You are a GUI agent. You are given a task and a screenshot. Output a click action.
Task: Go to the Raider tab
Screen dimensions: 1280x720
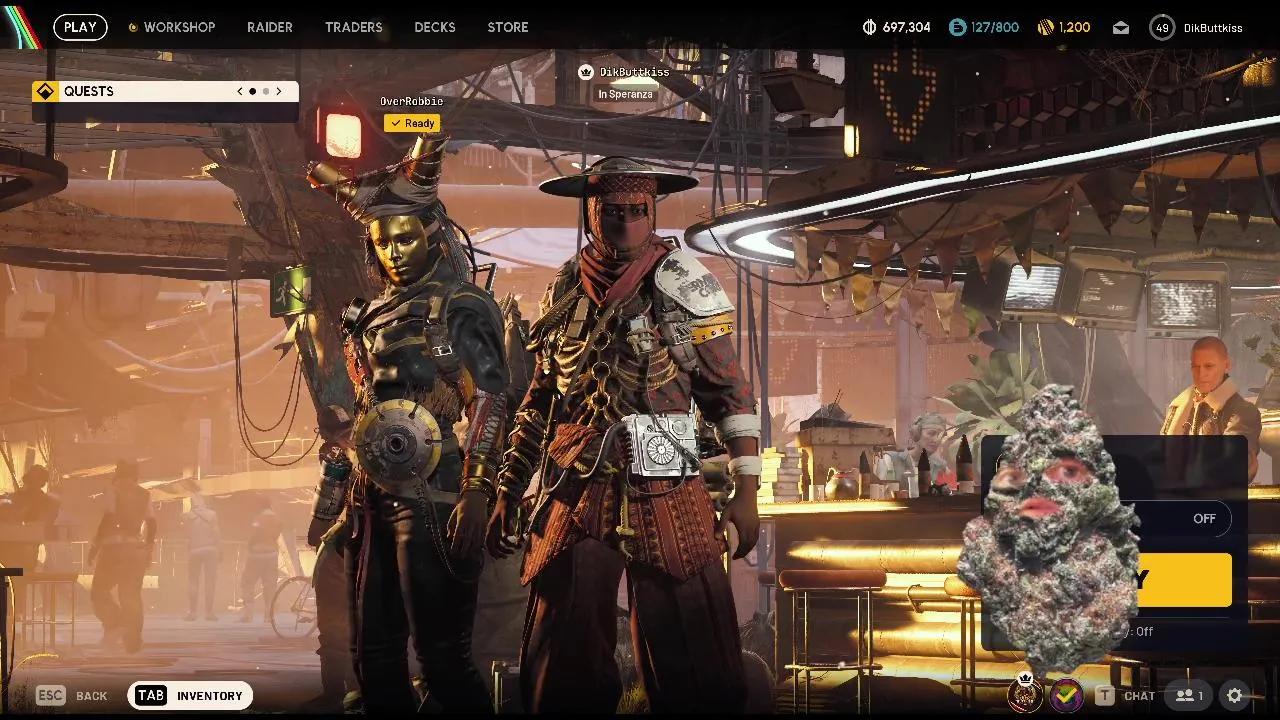[270, 27]
